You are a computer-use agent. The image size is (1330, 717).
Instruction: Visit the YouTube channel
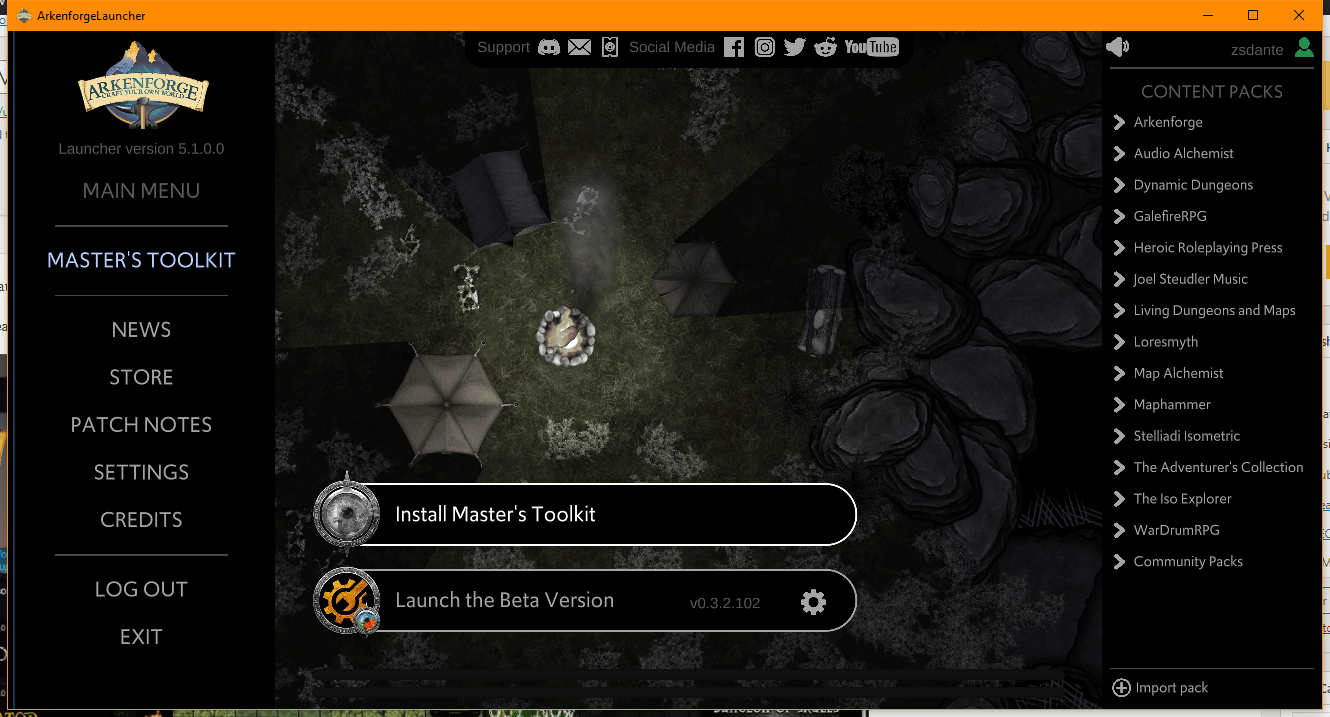[871, 47]
